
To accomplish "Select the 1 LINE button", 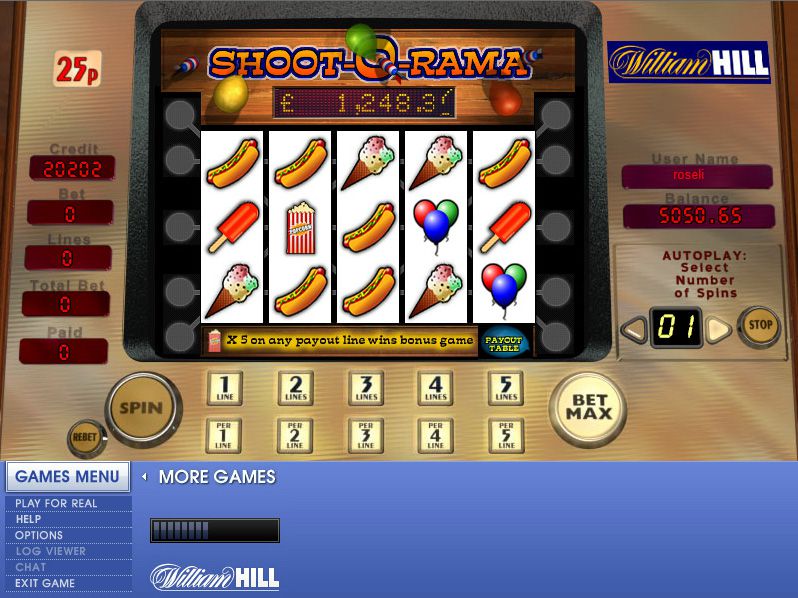I will [224, 388].
